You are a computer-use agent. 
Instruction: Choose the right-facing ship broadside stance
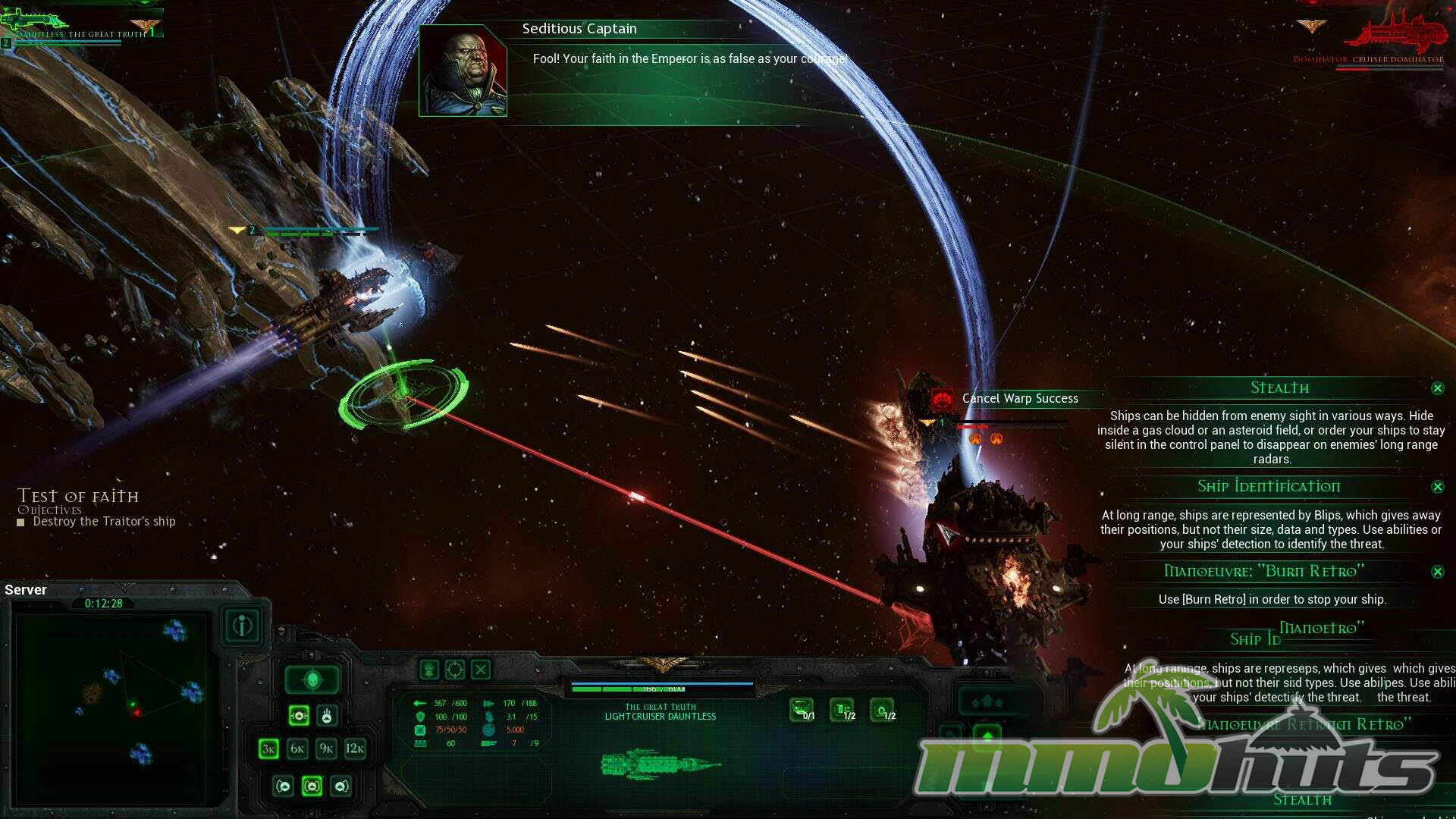[341, 786]
